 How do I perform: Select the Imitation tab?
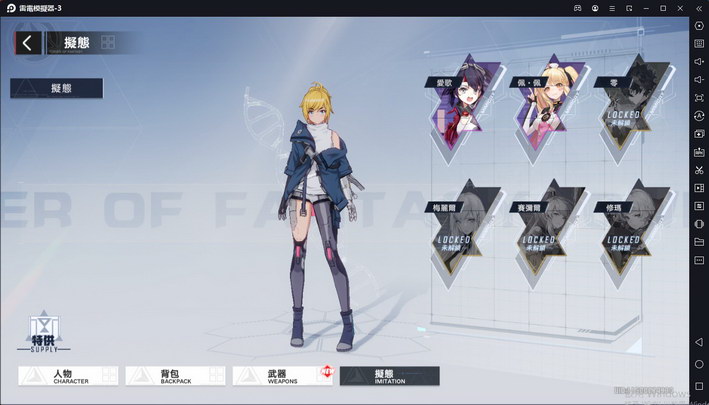click(389, 376)
